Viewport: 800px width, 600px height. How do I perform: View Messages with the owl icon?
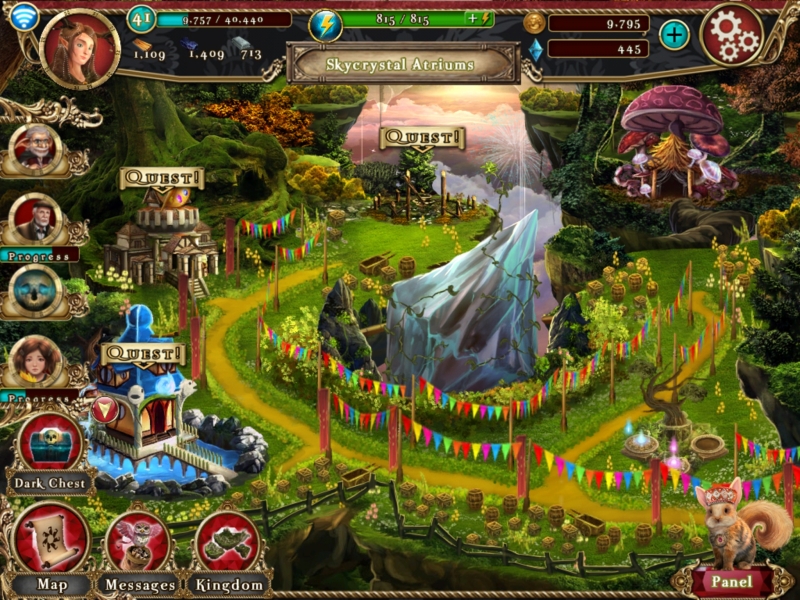(139, 545)
